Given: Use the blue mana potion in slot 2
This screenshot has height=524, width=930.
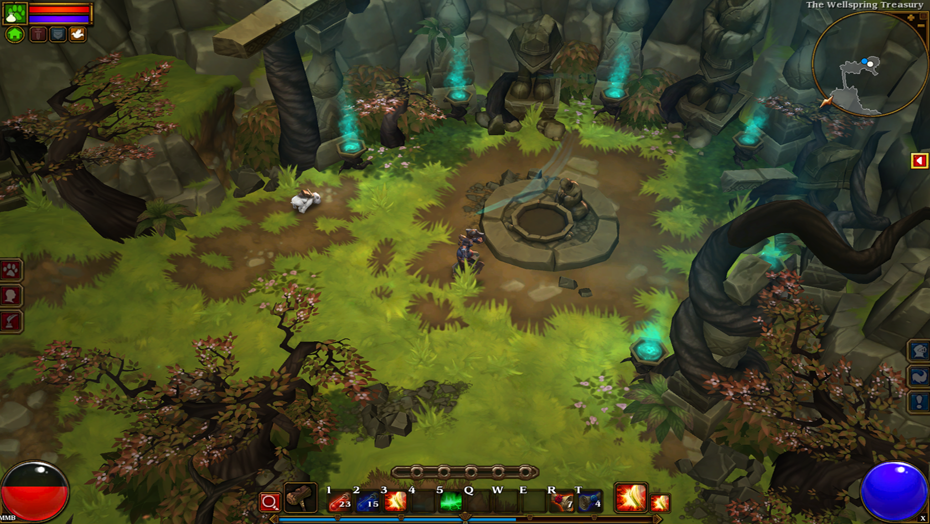Looking at the screenshot, I should pos(368,500).
